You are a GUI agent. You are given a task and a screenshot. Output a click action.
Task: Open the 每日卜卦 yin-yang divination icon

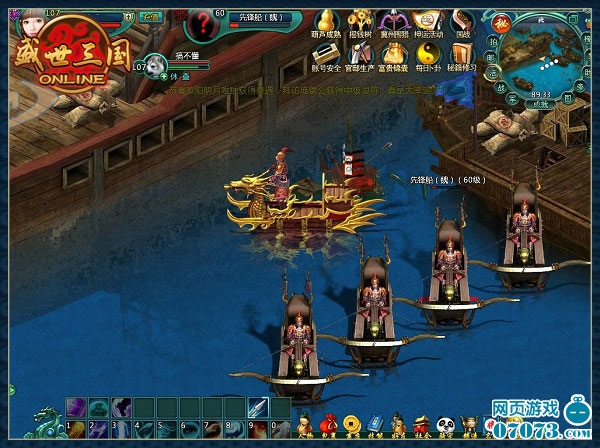(427, 53)
